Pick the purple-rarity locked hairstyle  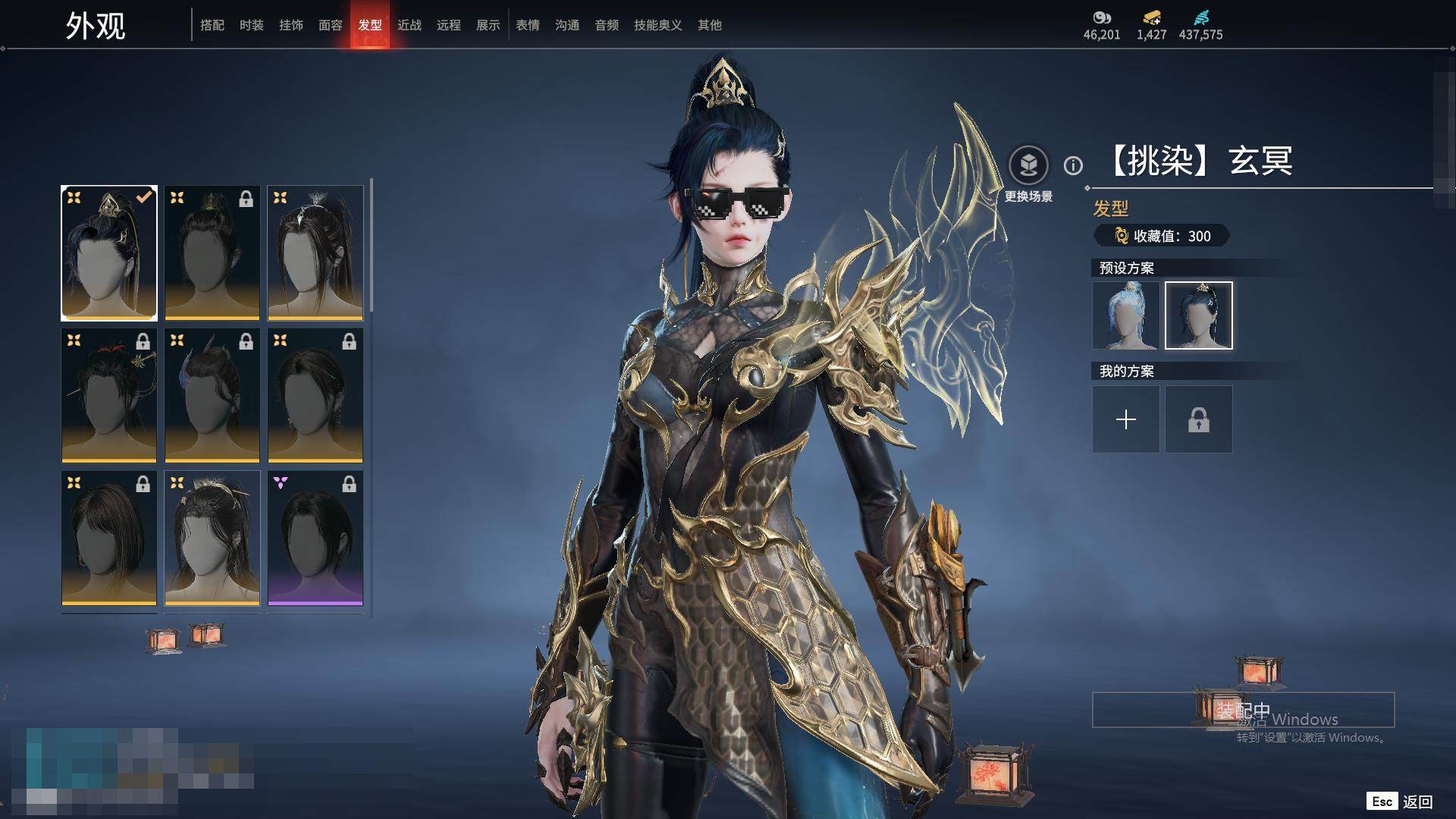(315, 538)
